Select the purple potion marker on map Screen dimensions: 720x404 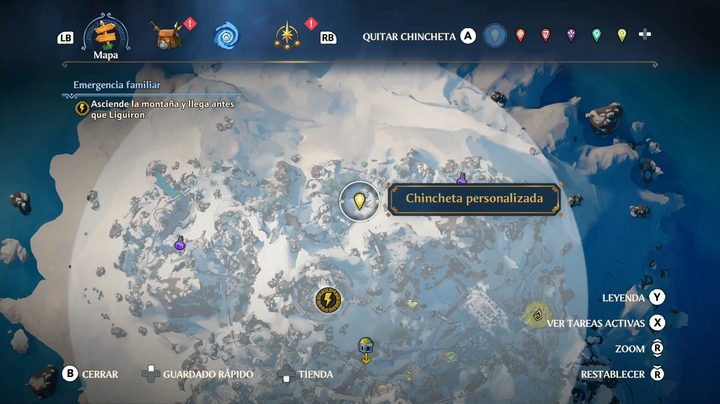point(180,242)
